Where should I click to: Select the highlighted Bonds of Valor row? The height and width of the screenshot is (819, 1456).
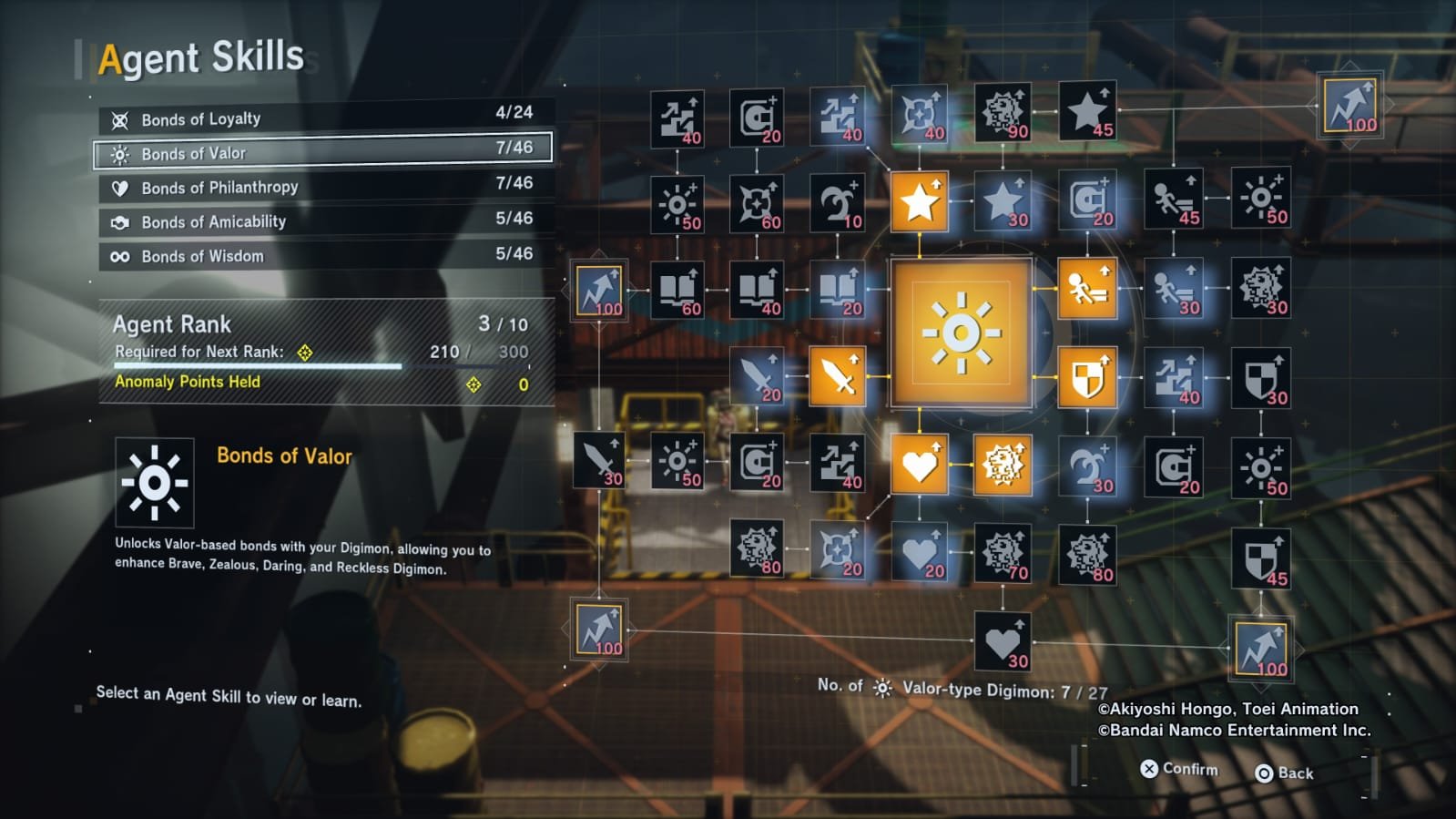click(x=323, y=153)
